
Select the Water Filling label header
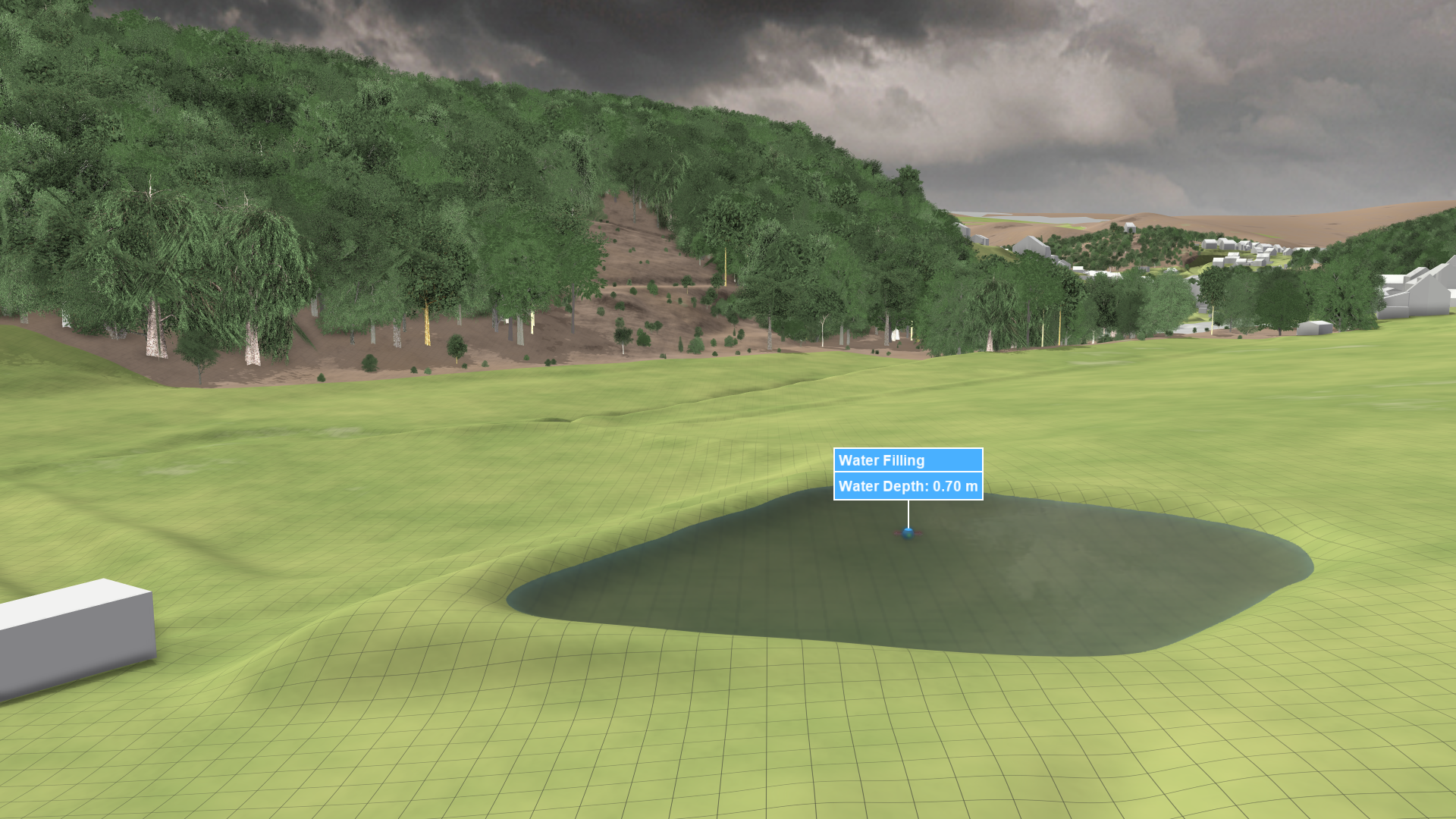(x=908, y=460)
